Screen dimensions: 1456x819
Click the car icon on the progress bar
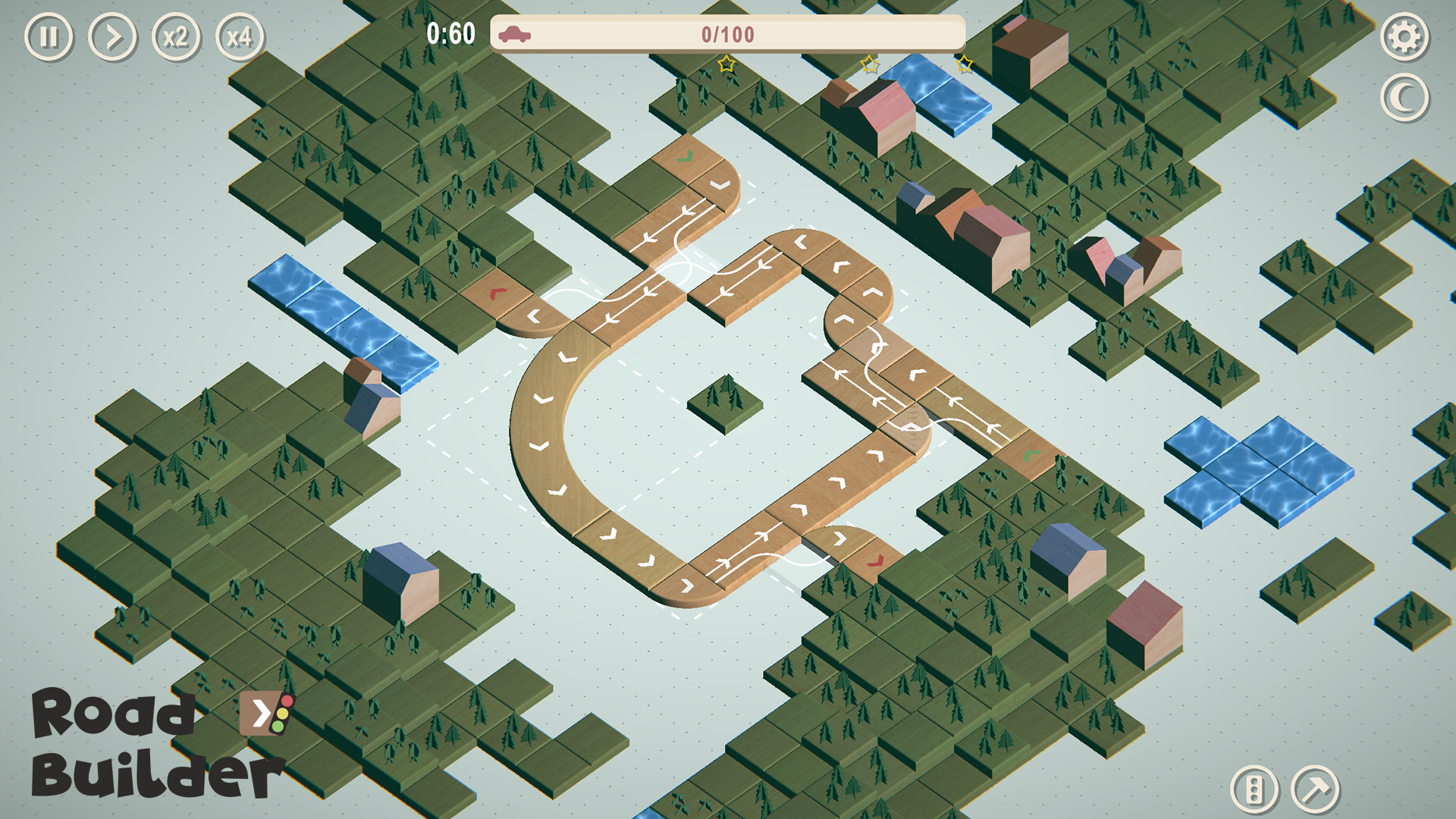pos(515,34)
